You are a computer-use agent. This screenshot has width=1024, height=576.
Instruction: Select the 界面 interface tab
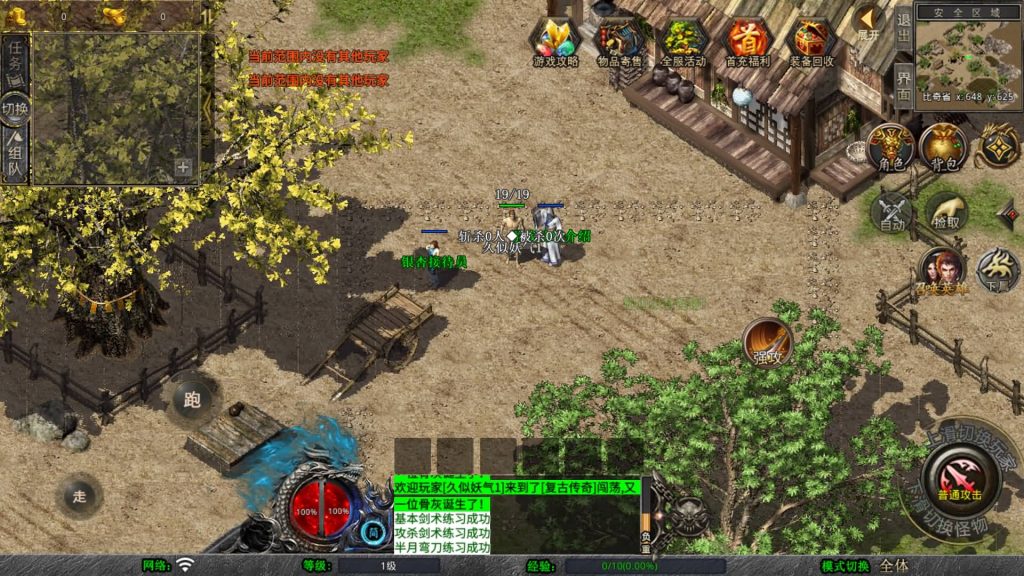(x=903, y=85)
